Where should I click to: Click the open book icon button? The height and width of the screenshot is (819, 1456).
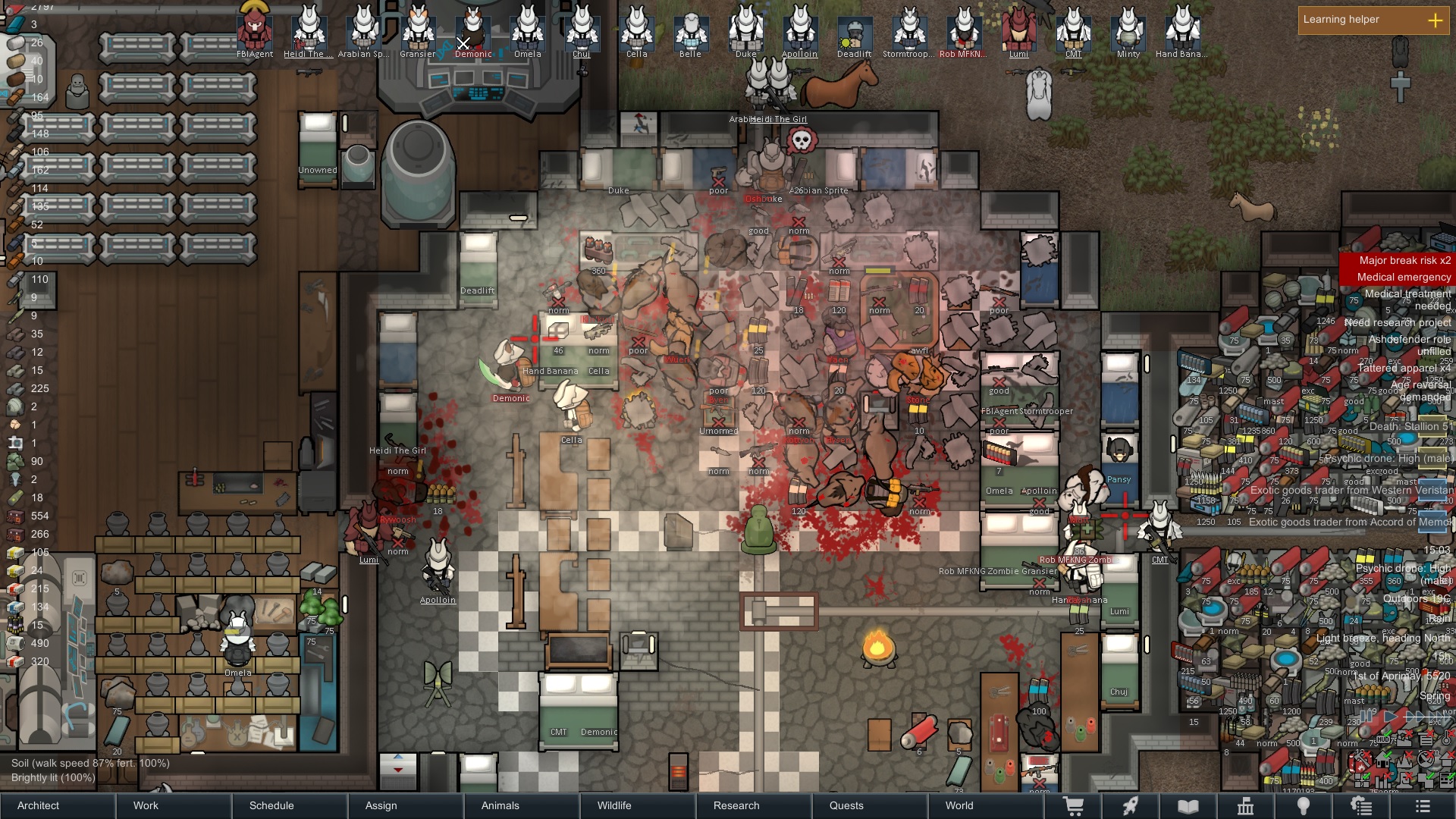[1188, 806]
